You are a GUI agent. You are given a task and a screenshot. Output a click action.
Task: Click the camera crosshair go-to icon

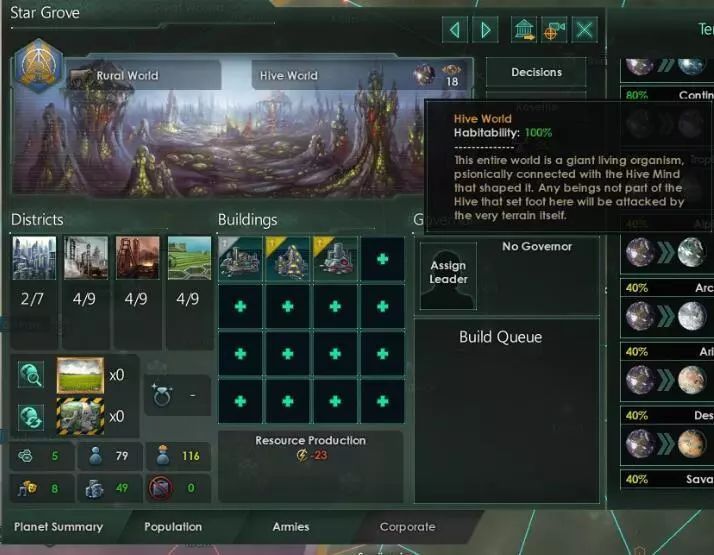click(553, 30)
